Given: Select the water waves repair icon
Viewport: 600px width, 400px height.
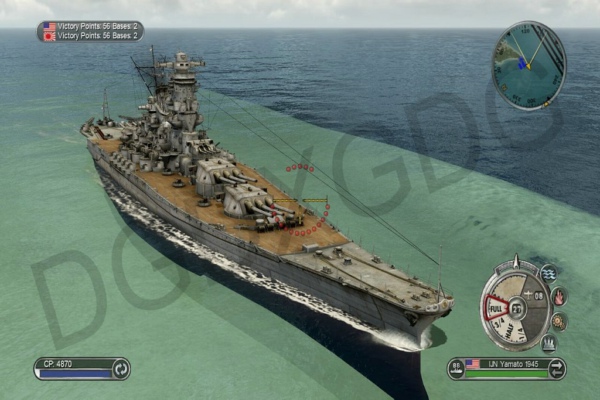Looking at the screenshot, I should pos(548,273).
